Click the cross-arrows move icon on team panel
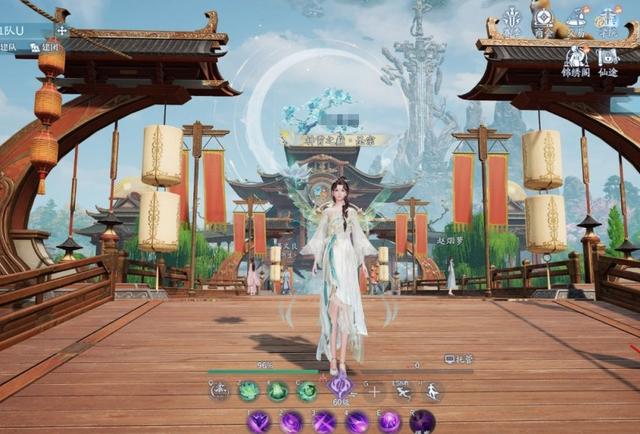 tap(62, 30)
